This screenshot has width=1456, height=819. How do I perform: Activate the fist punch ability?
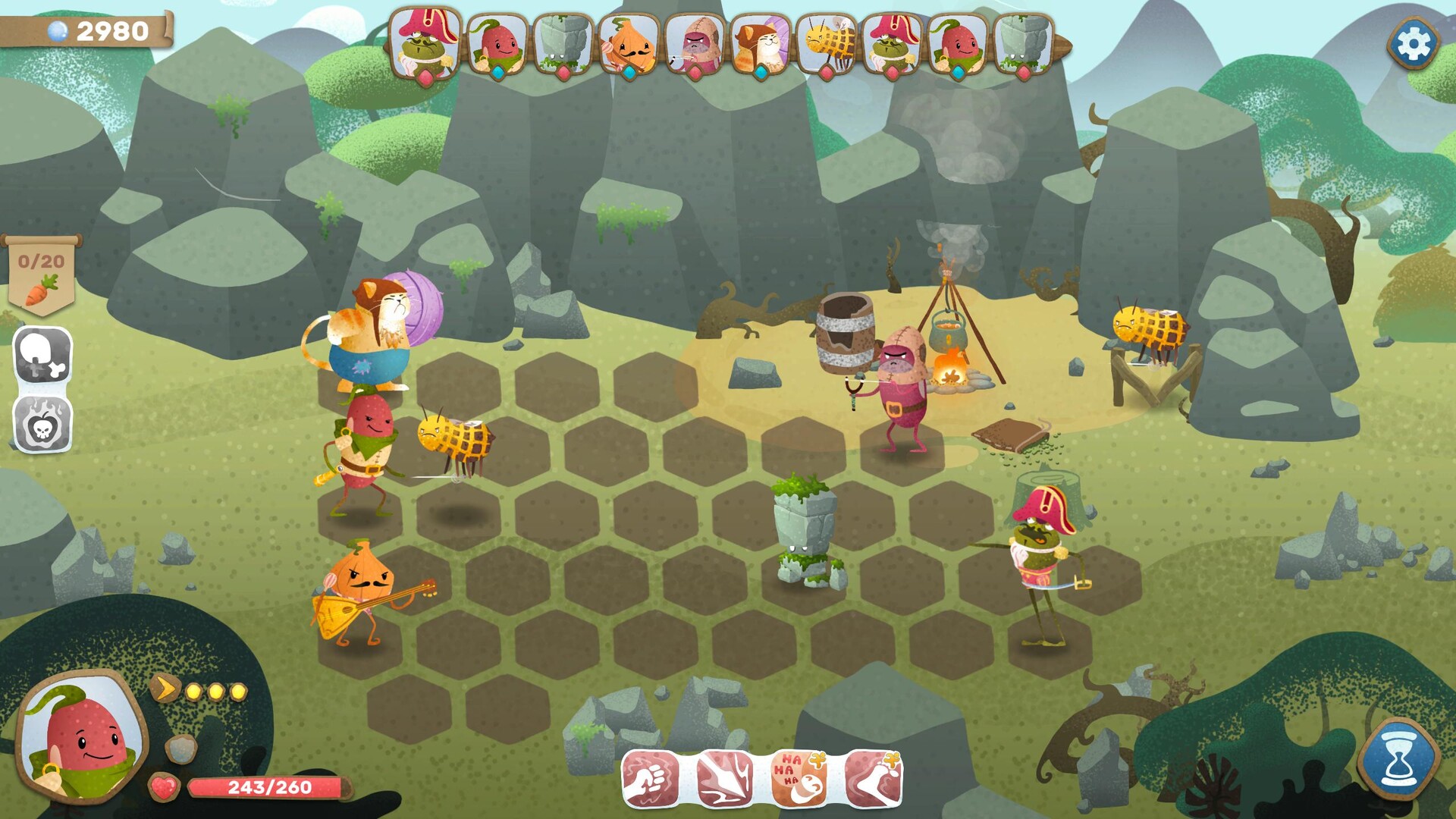coord(650,778)
